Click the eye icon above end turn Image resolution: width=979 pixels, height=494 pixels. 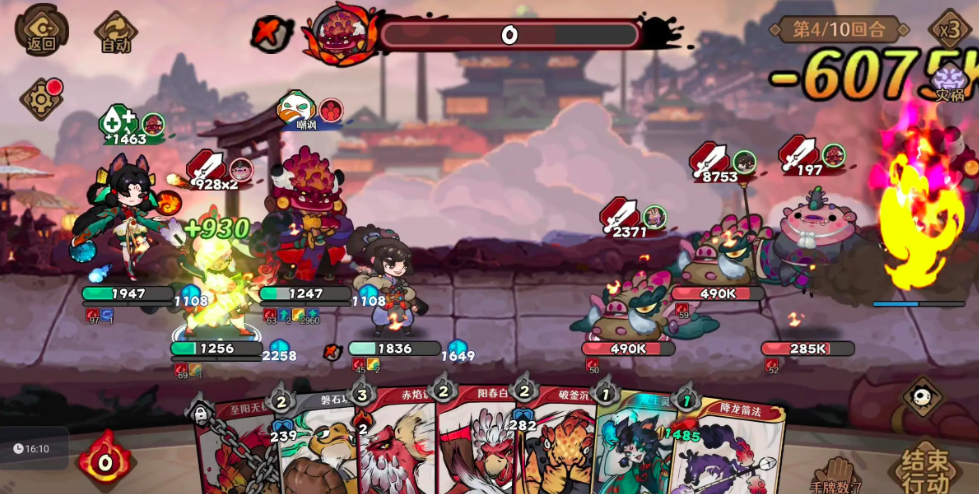tap(921, 396)
